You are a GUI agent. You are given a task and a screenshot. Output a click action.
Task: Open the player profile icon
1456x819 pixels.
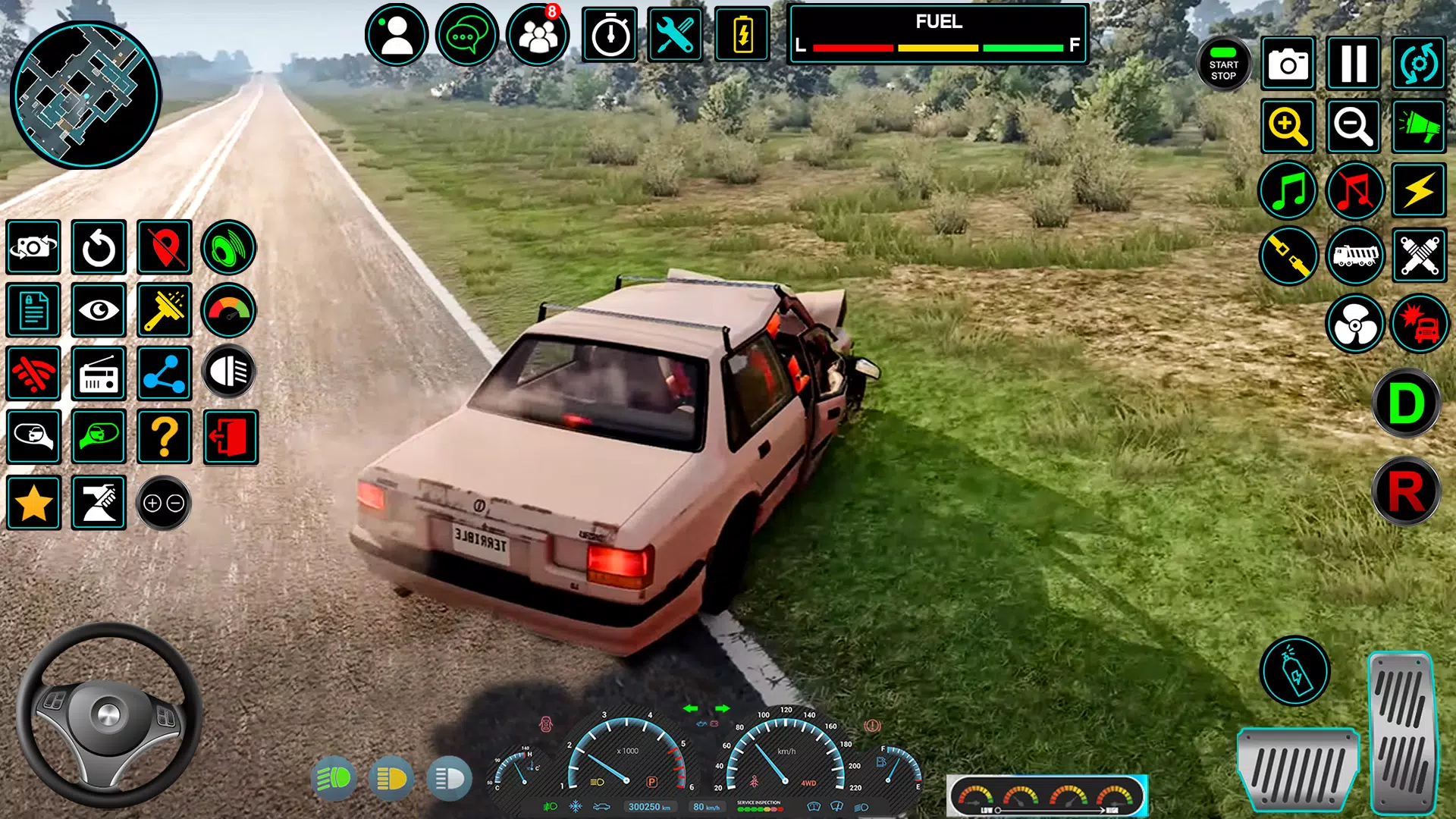[x=396, y=35]
